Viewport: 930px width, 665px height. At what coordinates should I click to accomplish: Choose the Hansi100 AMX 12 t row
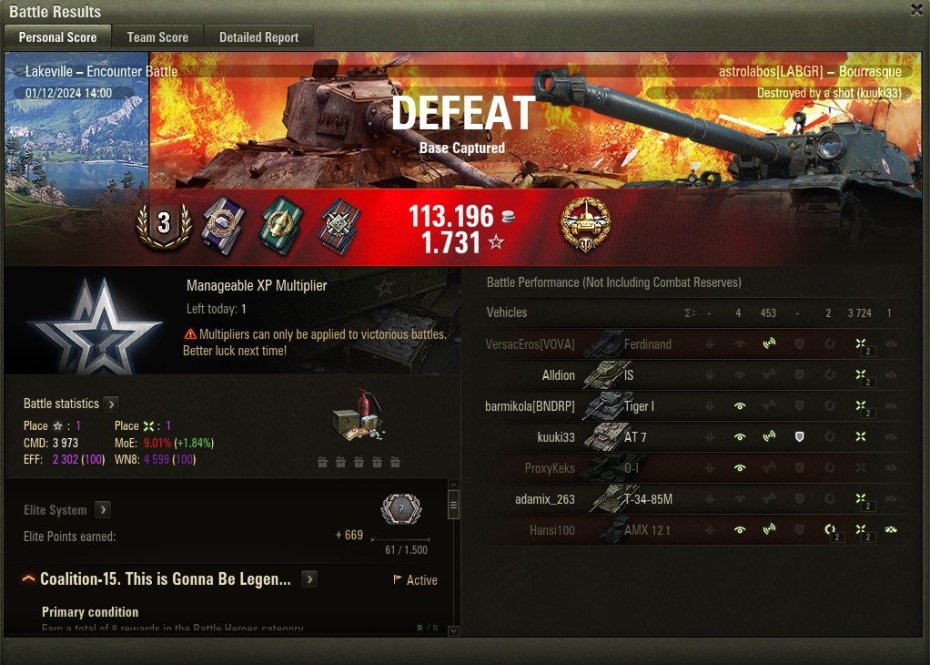point(690,530)
